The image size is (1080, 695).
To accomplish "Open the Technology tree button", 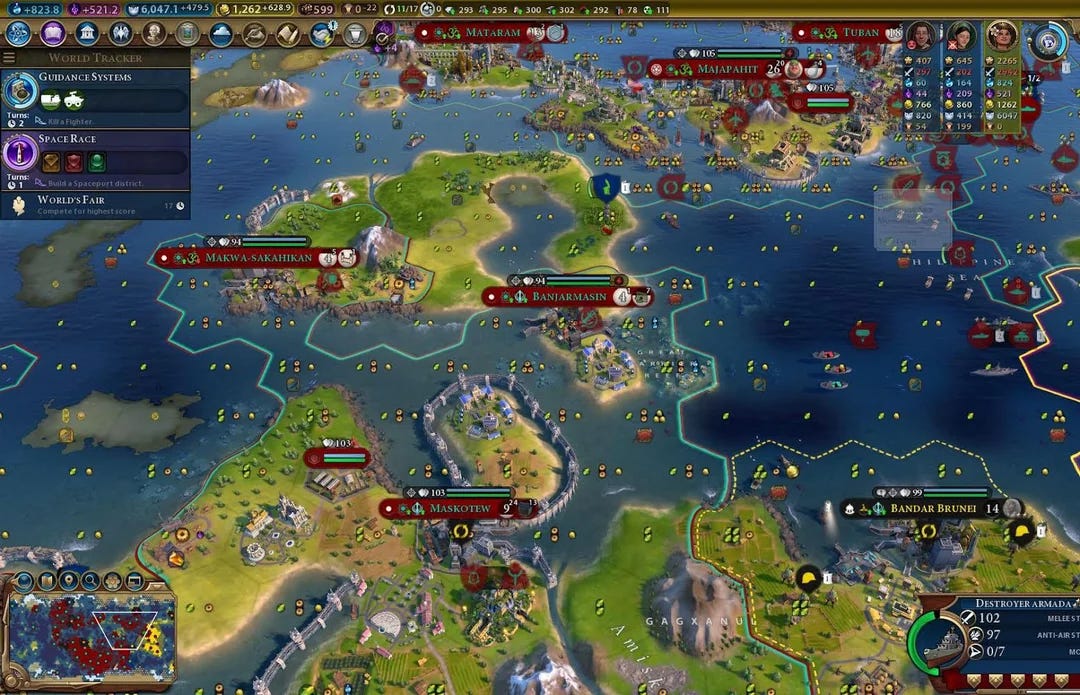I will [x=18, y=33].
